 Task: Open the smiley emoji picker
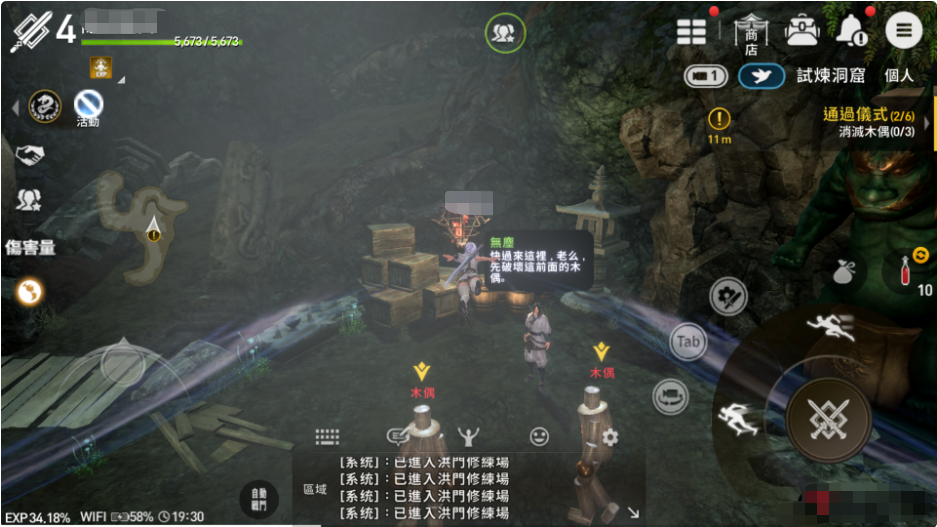coord(540,436)
